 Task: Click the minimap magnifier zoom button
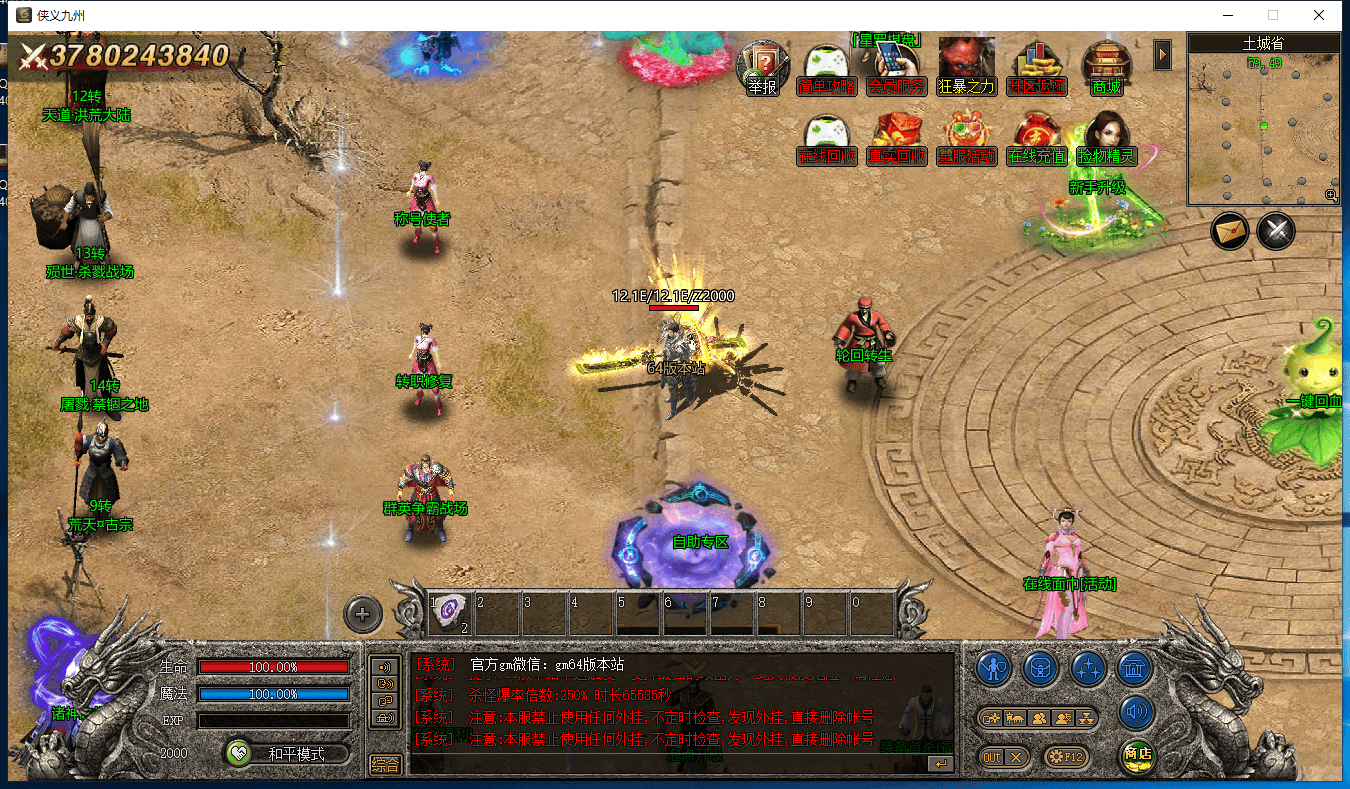[x=1331, y=196]
